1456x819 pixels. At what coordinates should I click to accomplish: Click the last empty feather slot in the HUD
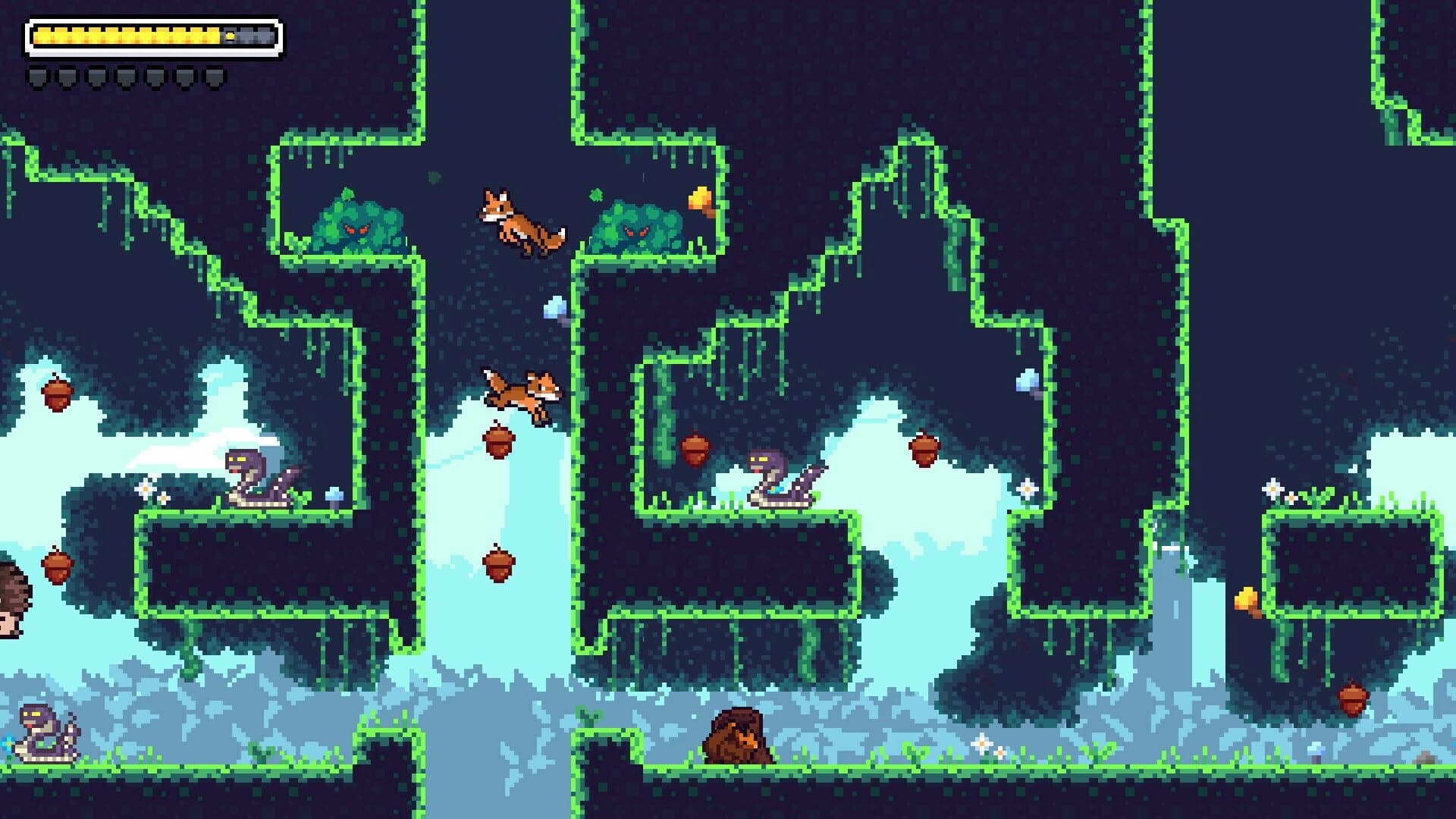click(215, 76)
